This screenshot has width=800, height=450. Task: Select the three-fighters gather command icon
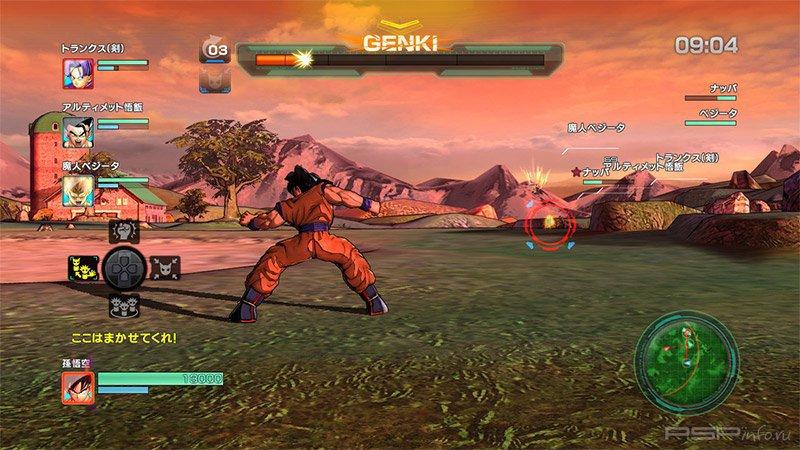click(x=122, y=303)
